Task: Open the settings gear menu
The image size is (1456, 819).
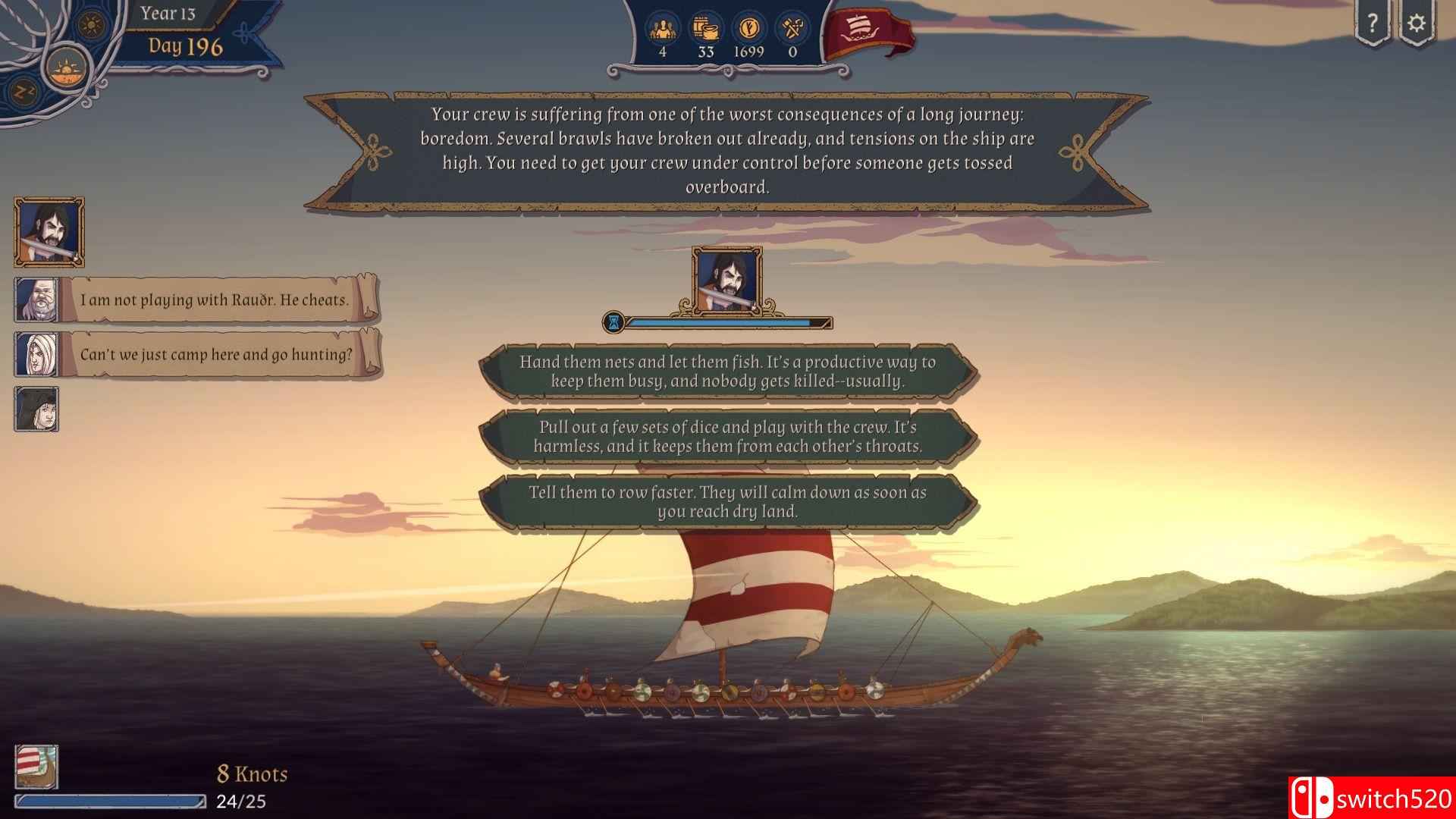Action: 1417,24
